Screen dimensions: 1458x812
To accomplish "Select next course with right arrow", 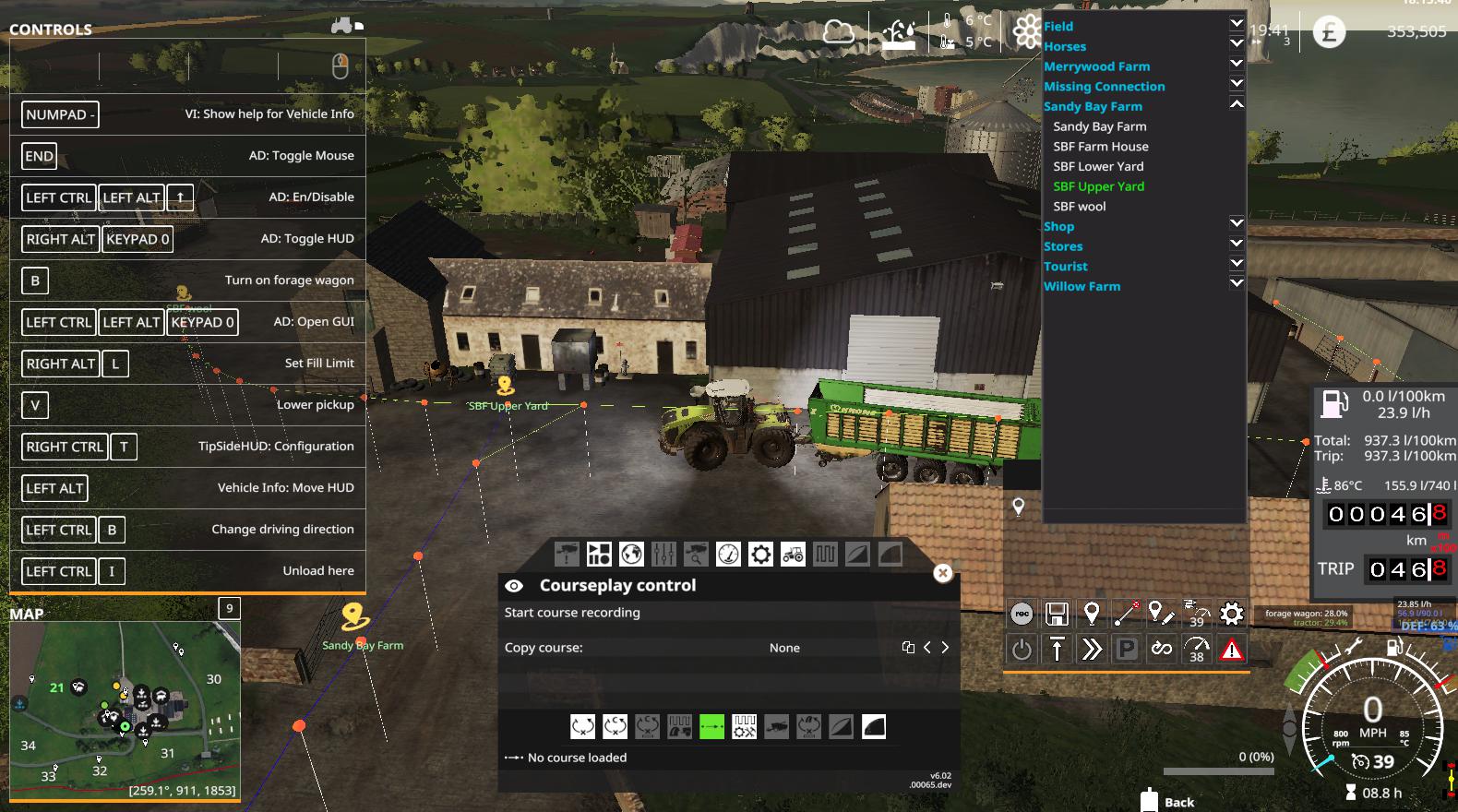I will tap(945, 648).
